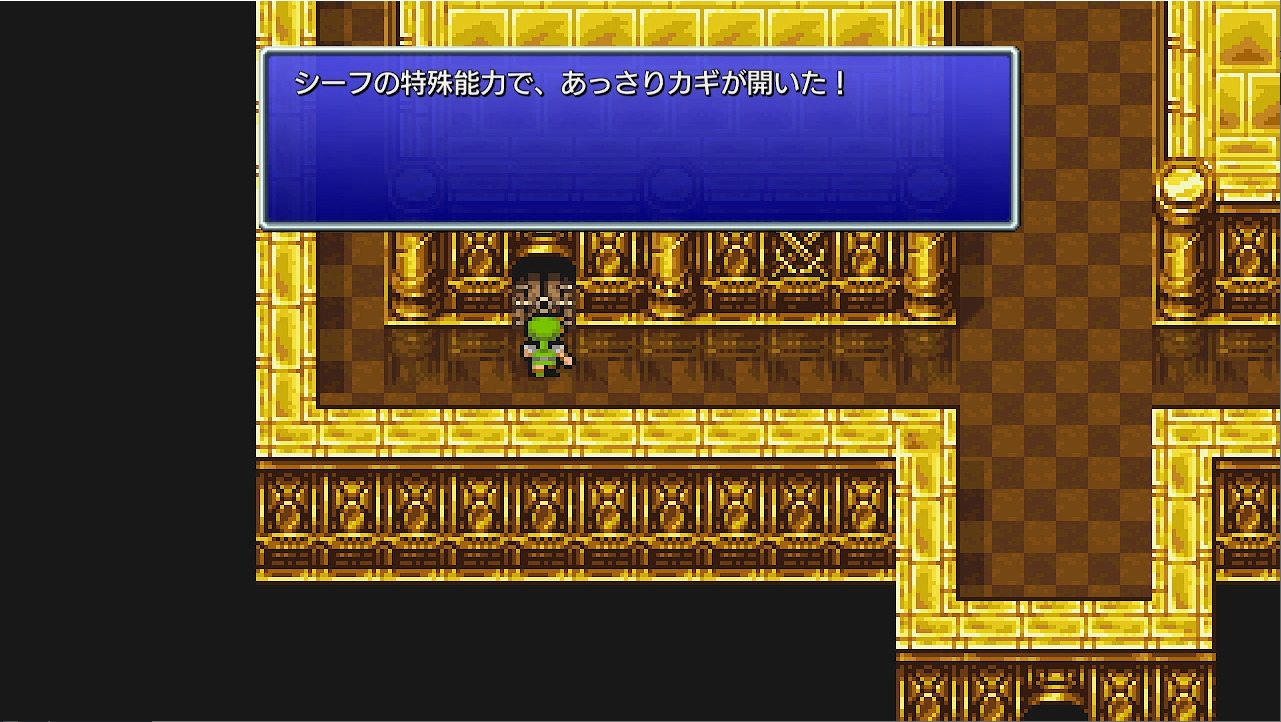
Task: Click the checkered floor tile below the character
Action: coord(544,400)
